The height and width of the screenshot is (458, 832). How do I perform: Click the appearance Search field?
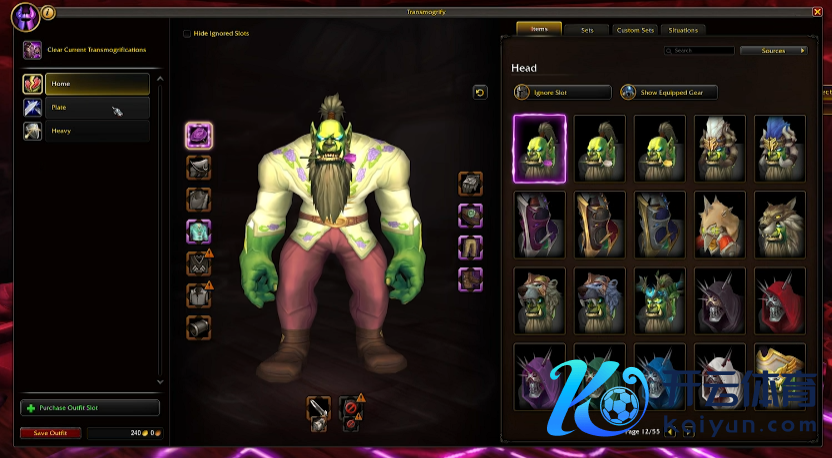tap(702, 50)
